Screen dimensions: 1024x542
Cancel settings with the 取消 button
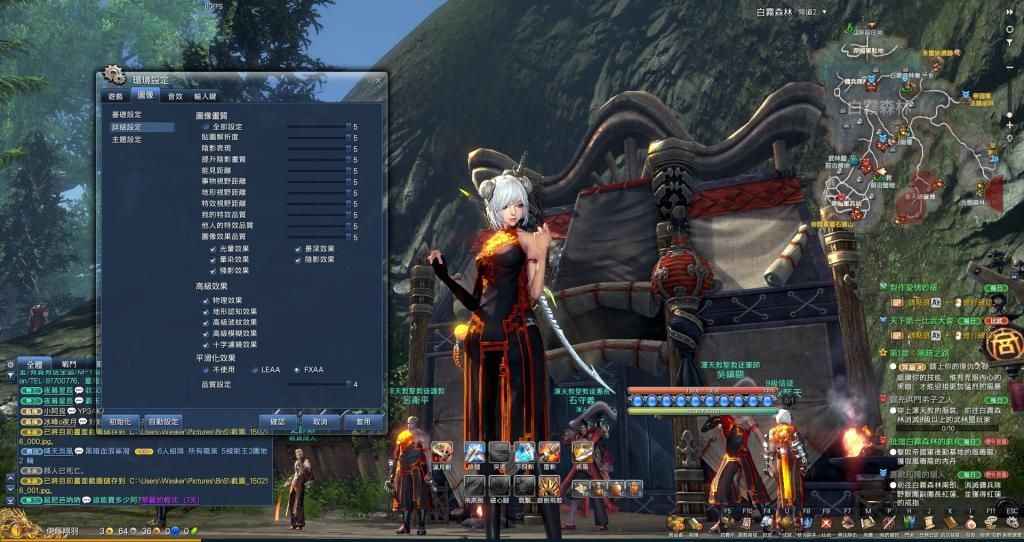(x=320, y=422)
